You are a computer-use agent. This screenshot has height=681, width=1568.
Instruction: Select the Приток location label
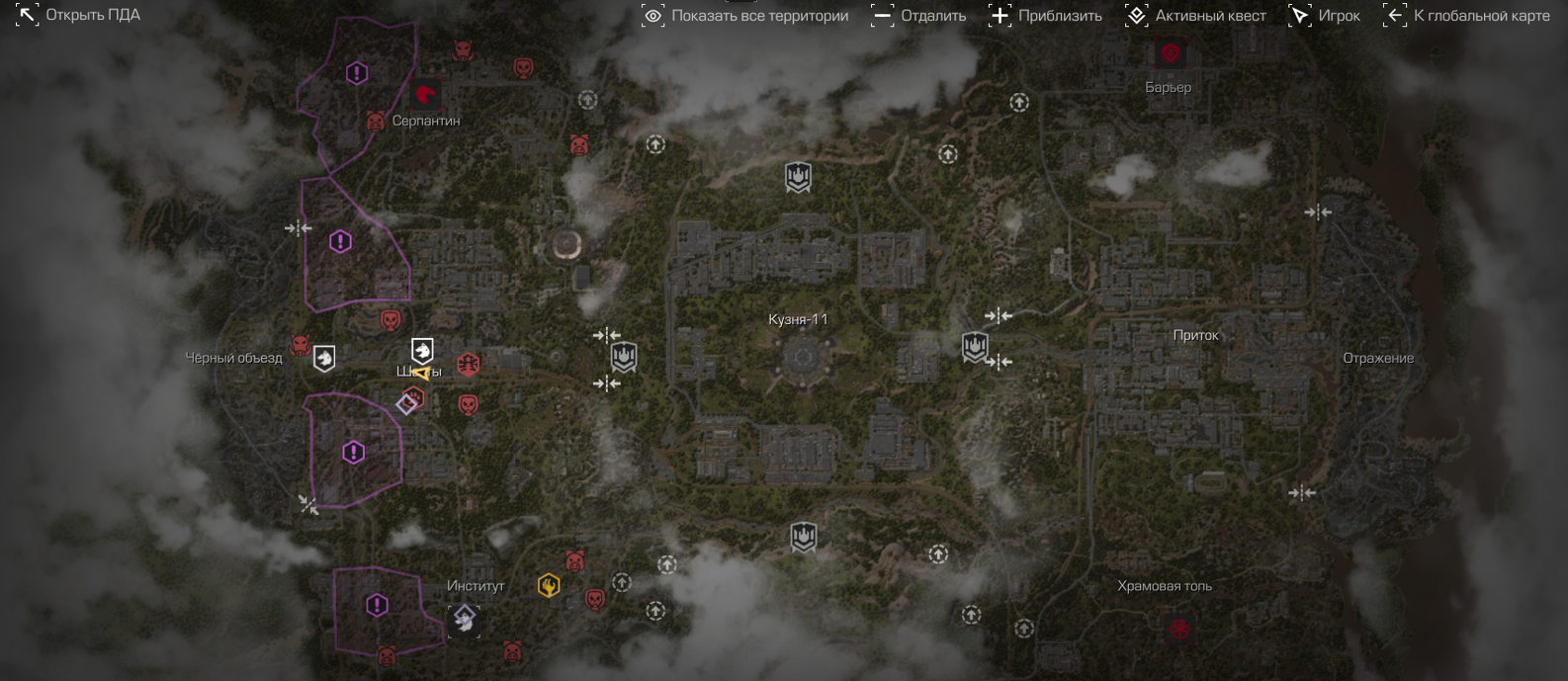point(1195,335)
